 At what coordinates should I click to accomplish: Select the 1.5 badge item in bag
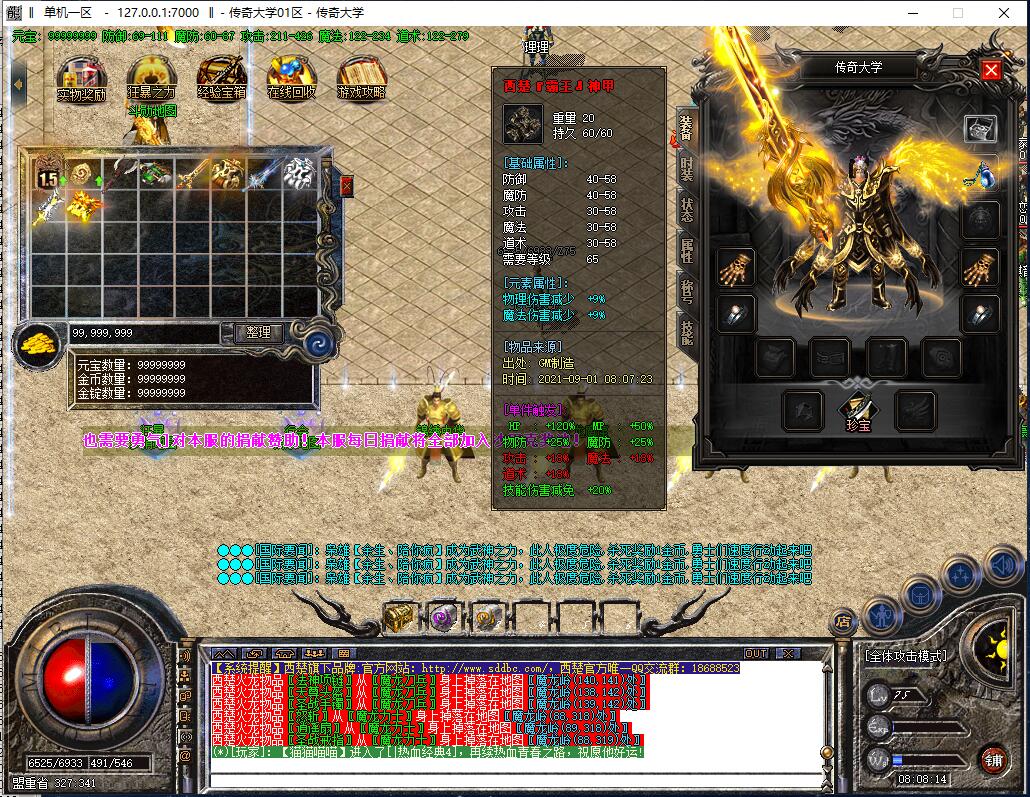(x=48, y=174)
